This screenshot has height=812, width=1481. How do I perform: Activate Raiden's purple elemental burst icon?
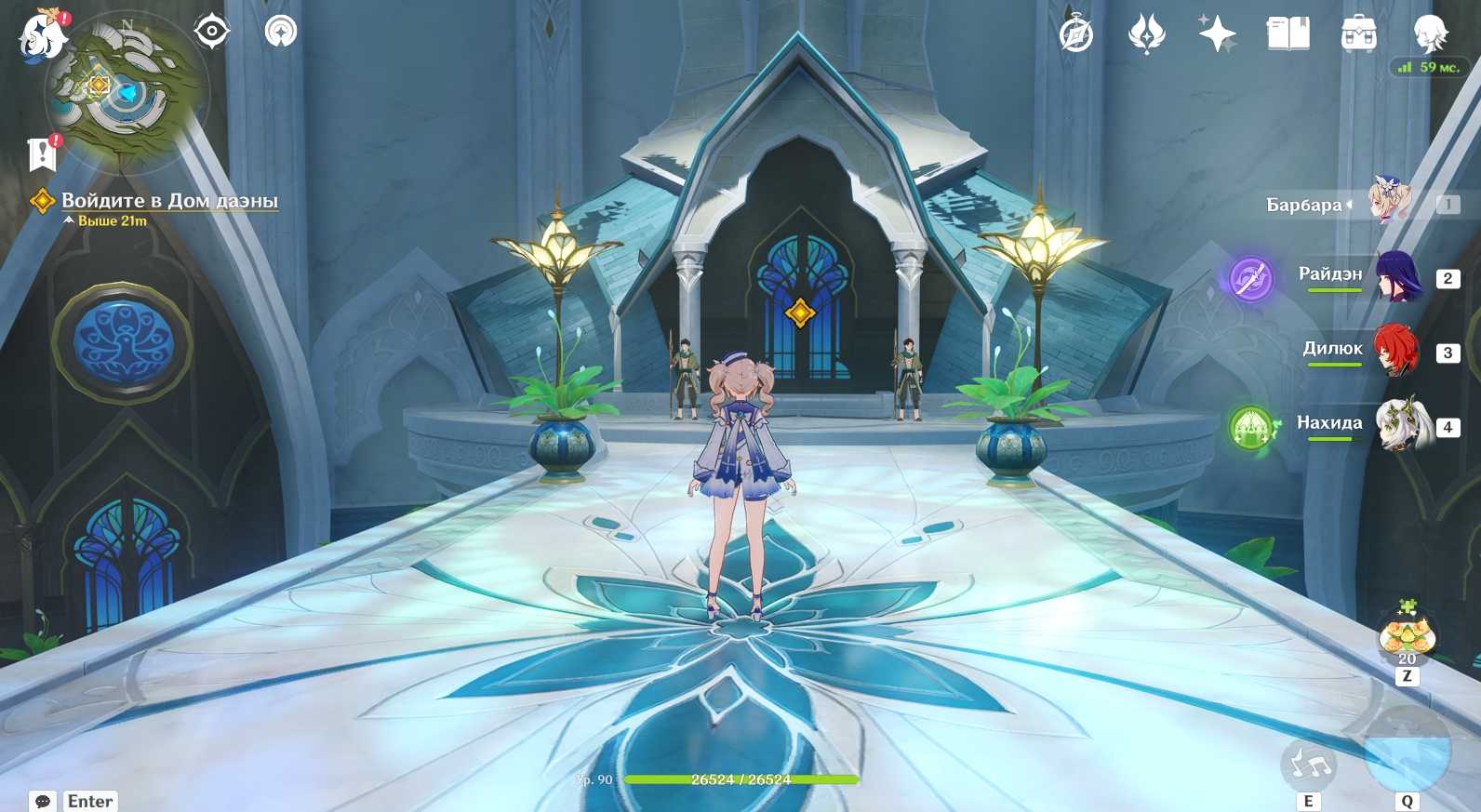1250,278
